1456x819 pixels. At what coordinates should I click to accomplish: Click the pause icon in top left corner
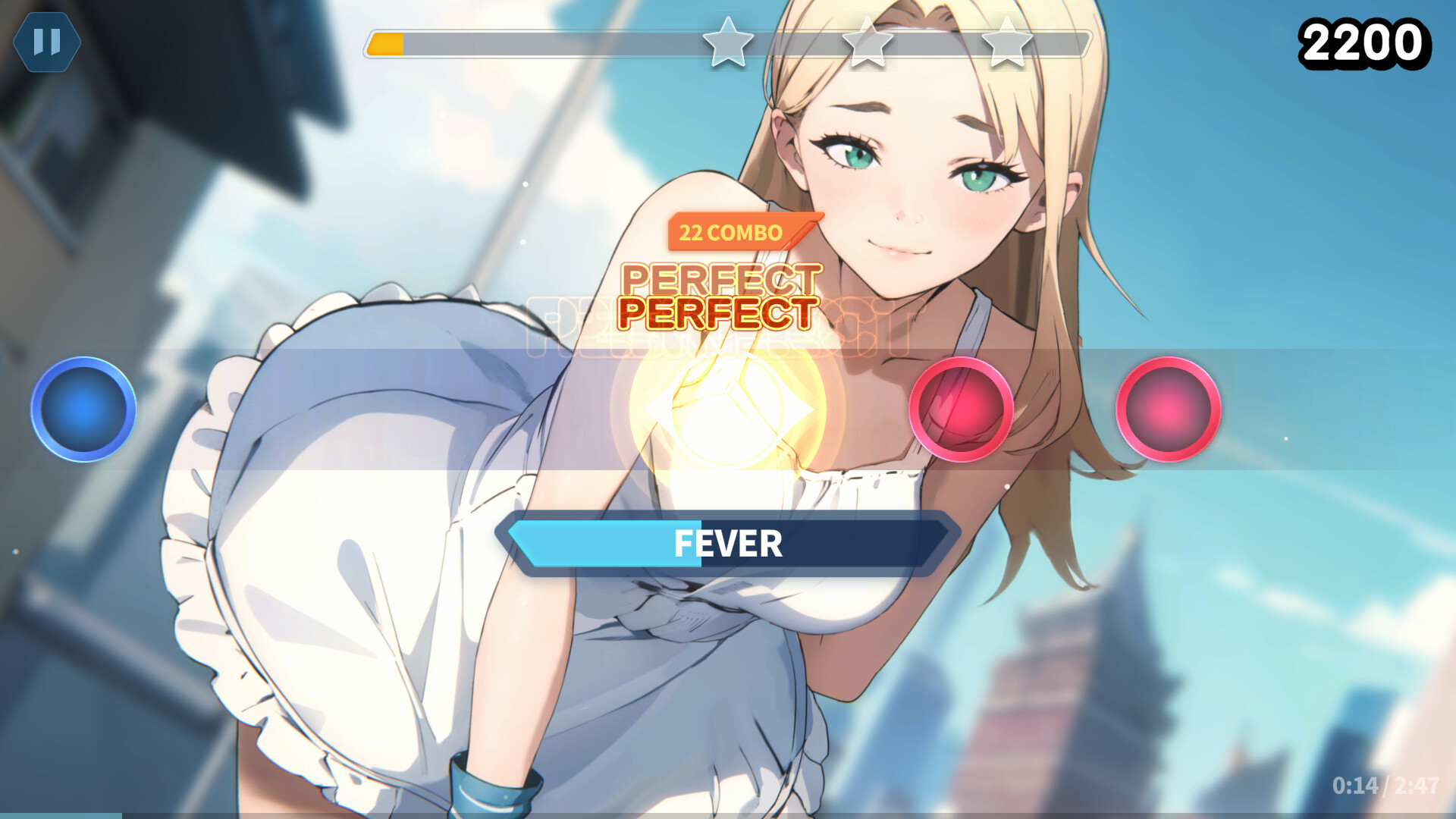[47, 42]
